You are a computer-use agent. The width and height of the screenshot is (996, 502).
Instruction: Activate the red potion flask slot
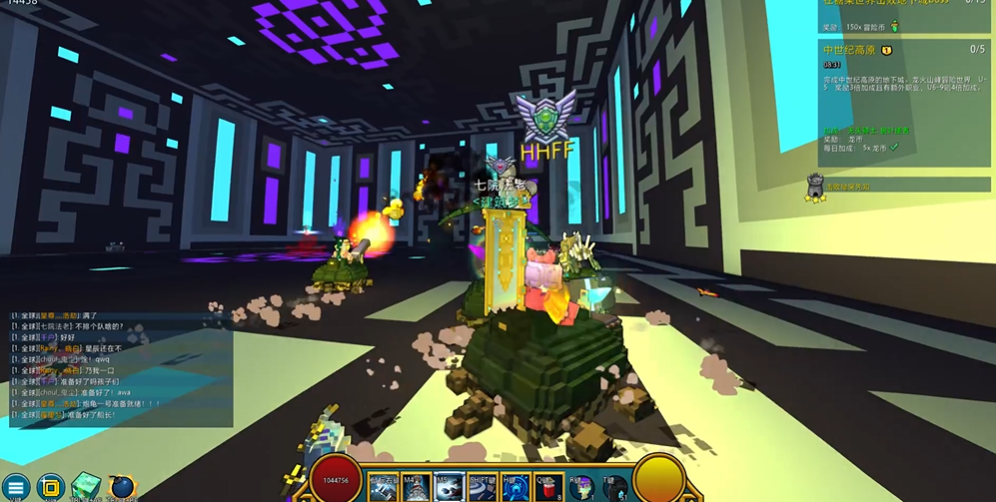(547, 487)
